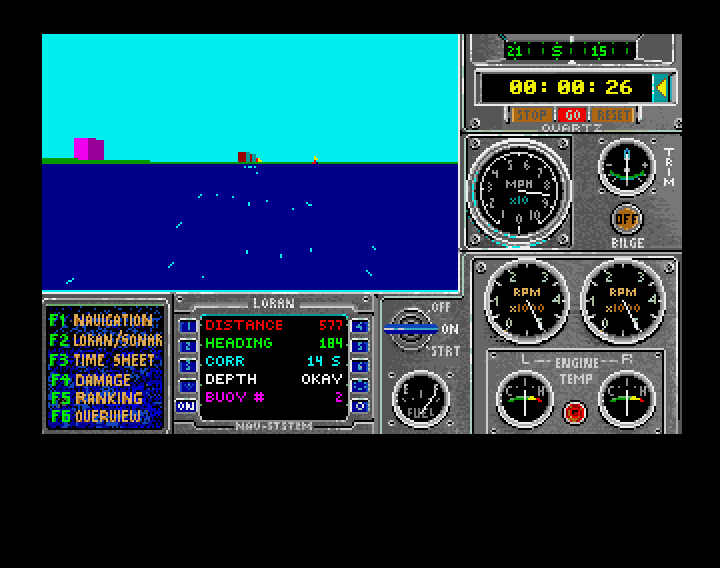The image size is (720, 568).
Task: Click Loran keypad button 5
Action: pyautogui.click(x=360, y=346)
